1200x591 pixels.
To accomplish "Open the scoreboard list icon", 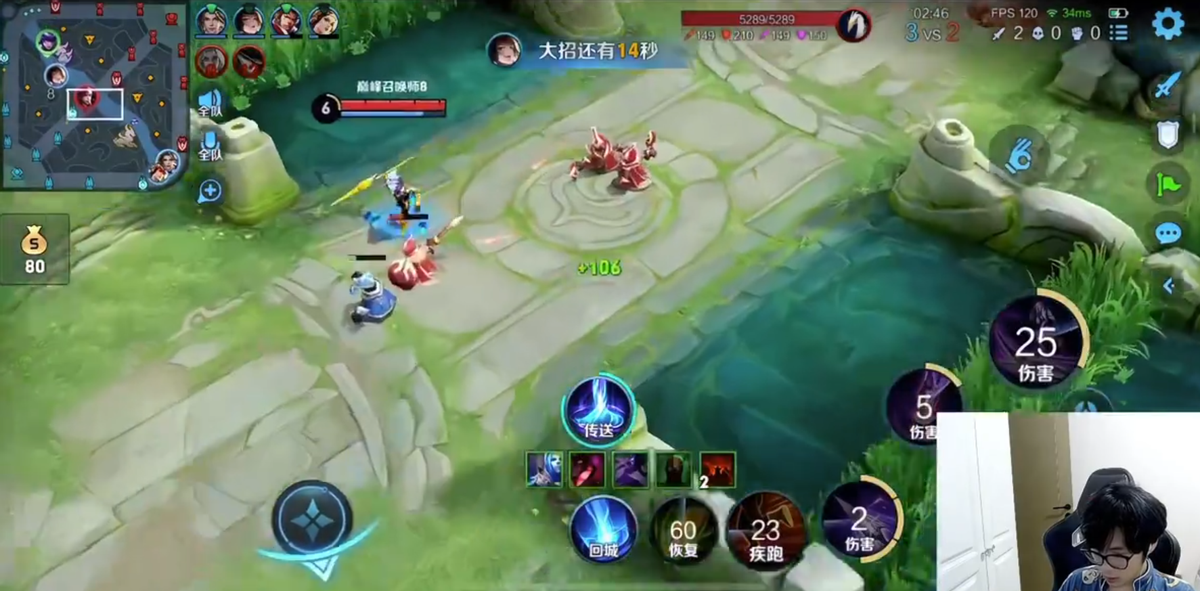I will click(x=1119, y=33).
